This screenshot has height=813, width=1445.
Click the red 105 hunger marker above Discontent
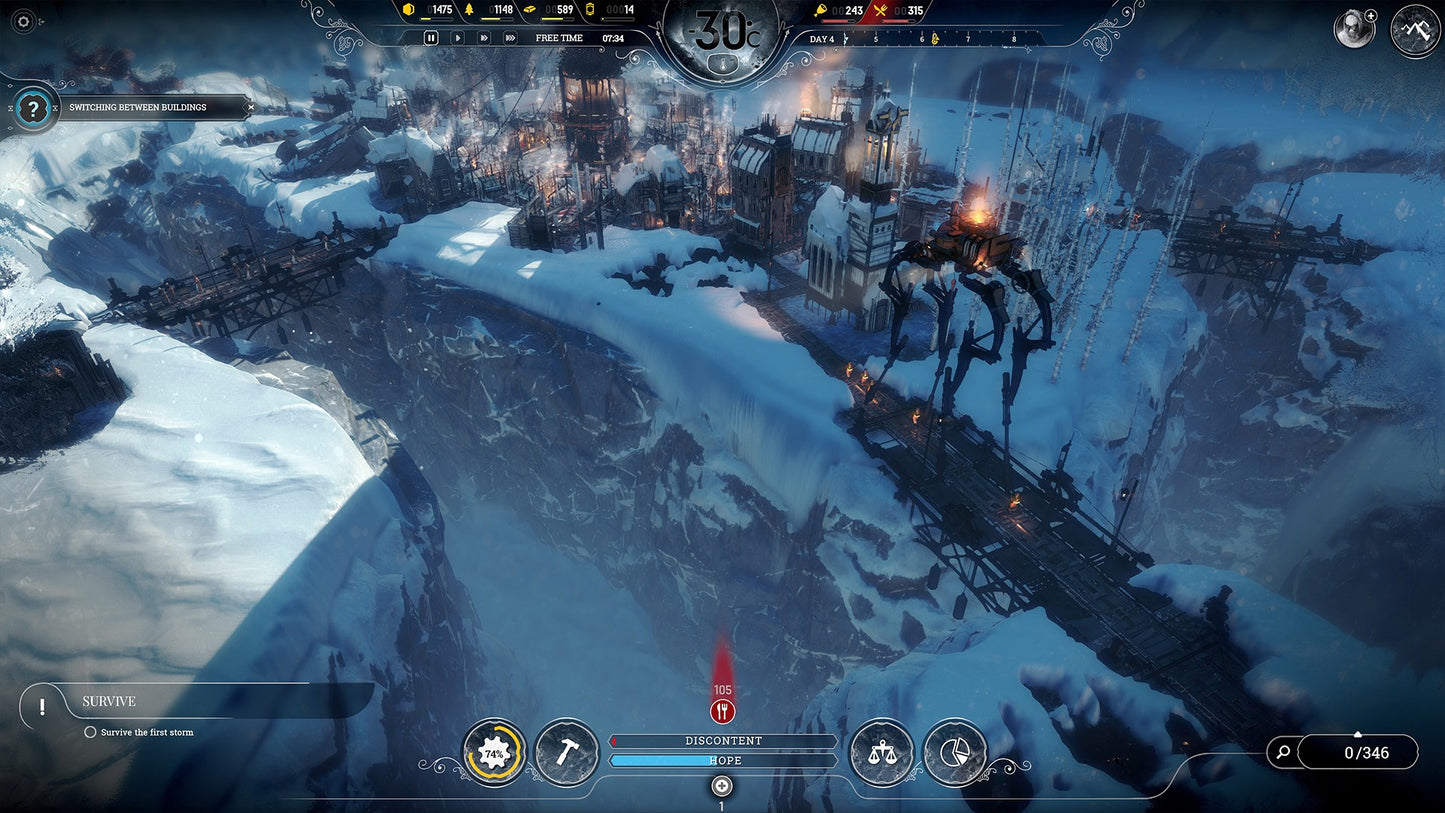[722, 711]
